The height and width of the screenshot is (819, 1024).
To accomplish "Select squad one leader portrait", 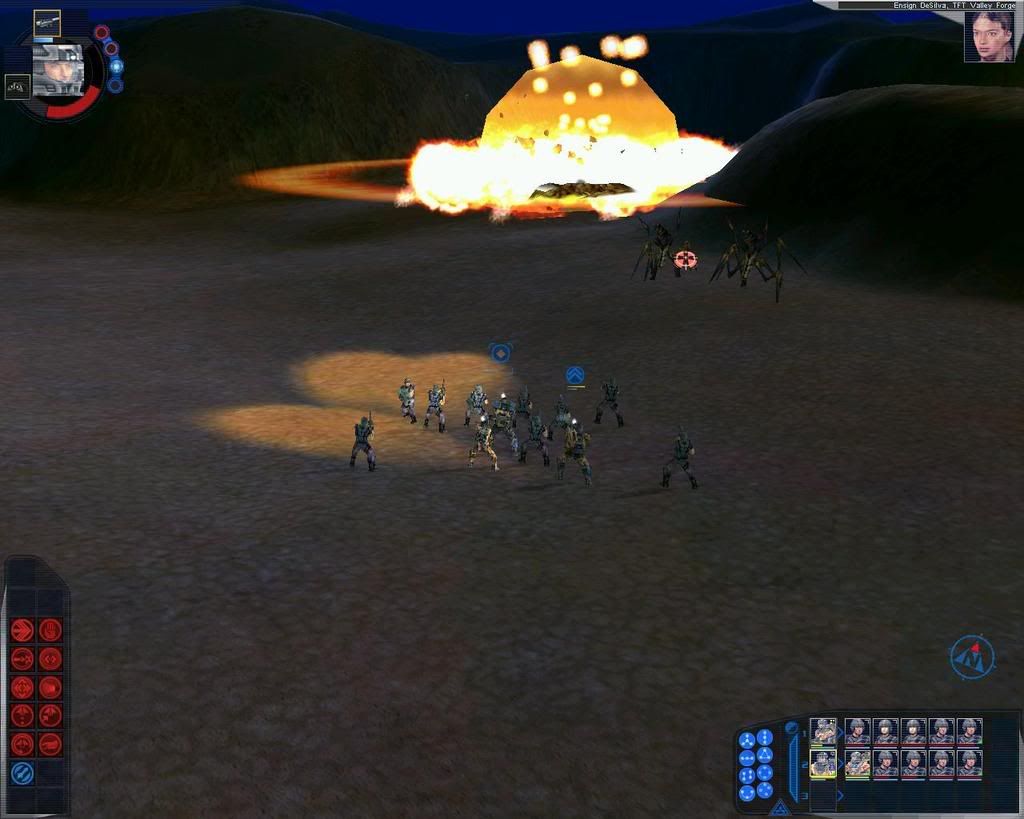I will click(x=823, y=732).
